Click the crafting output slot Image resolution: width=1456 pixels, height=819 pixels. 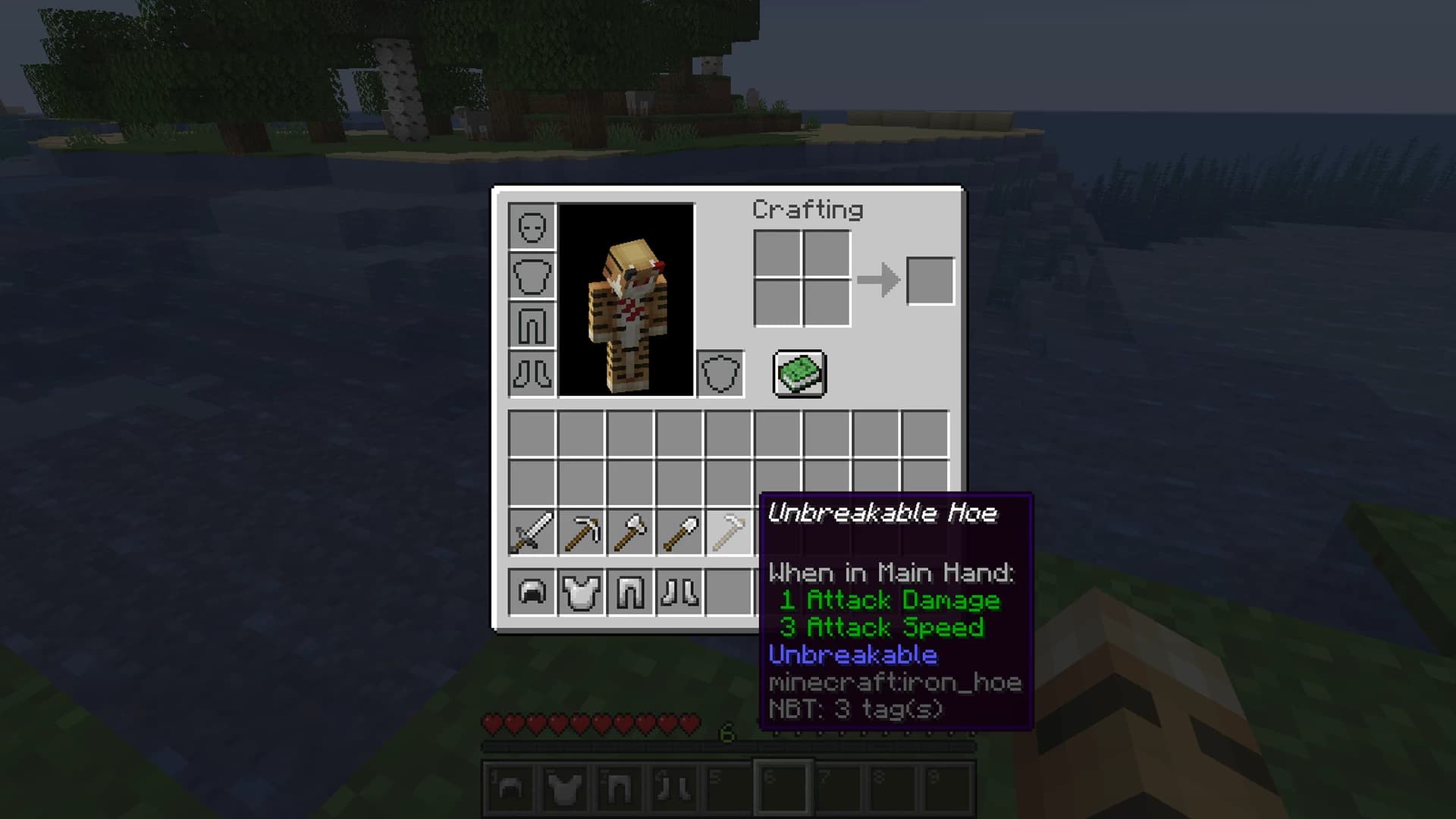pos(930,280)
